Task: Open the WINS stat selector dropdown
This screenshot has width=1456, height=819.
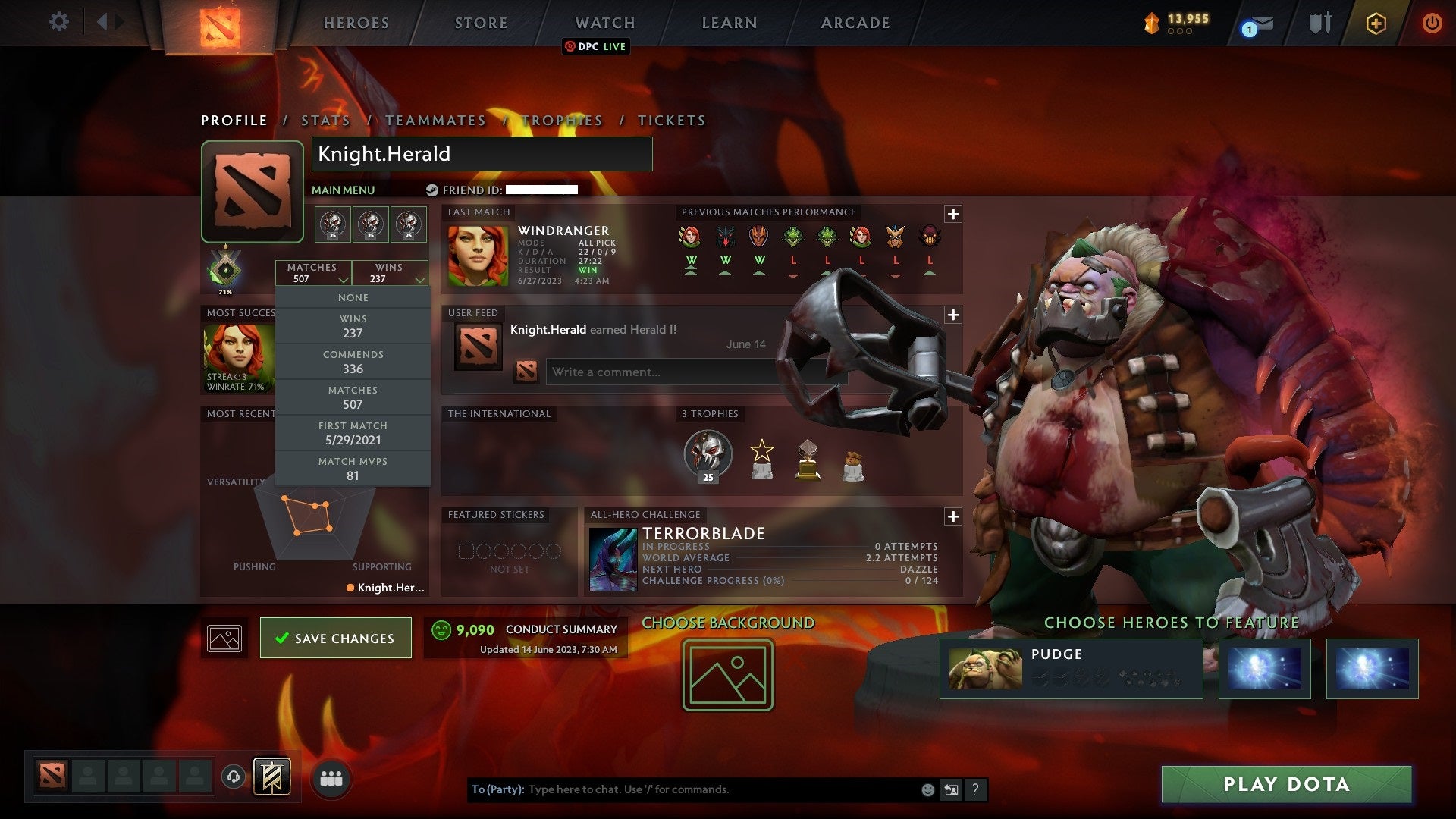Action: (x=390, y=273)
